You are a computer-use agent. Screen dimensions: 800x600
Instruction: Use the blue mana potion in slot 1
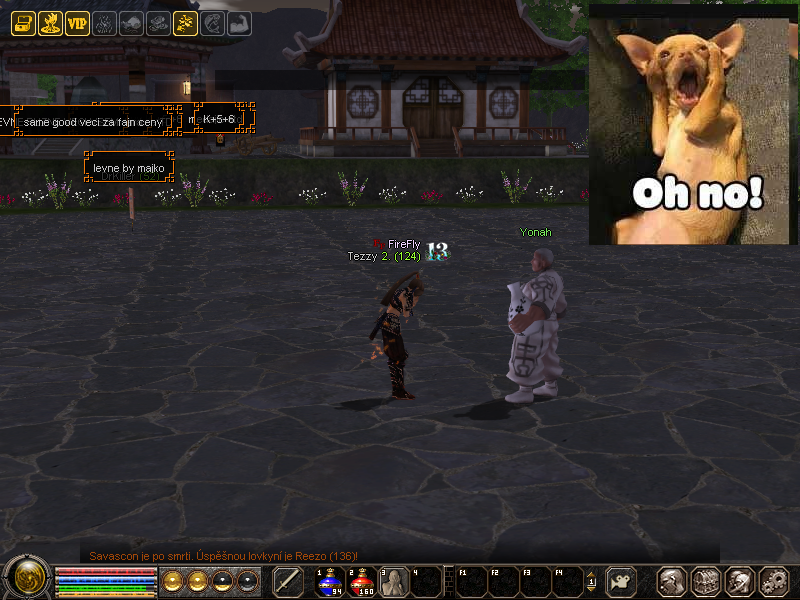tap(331, 581)
